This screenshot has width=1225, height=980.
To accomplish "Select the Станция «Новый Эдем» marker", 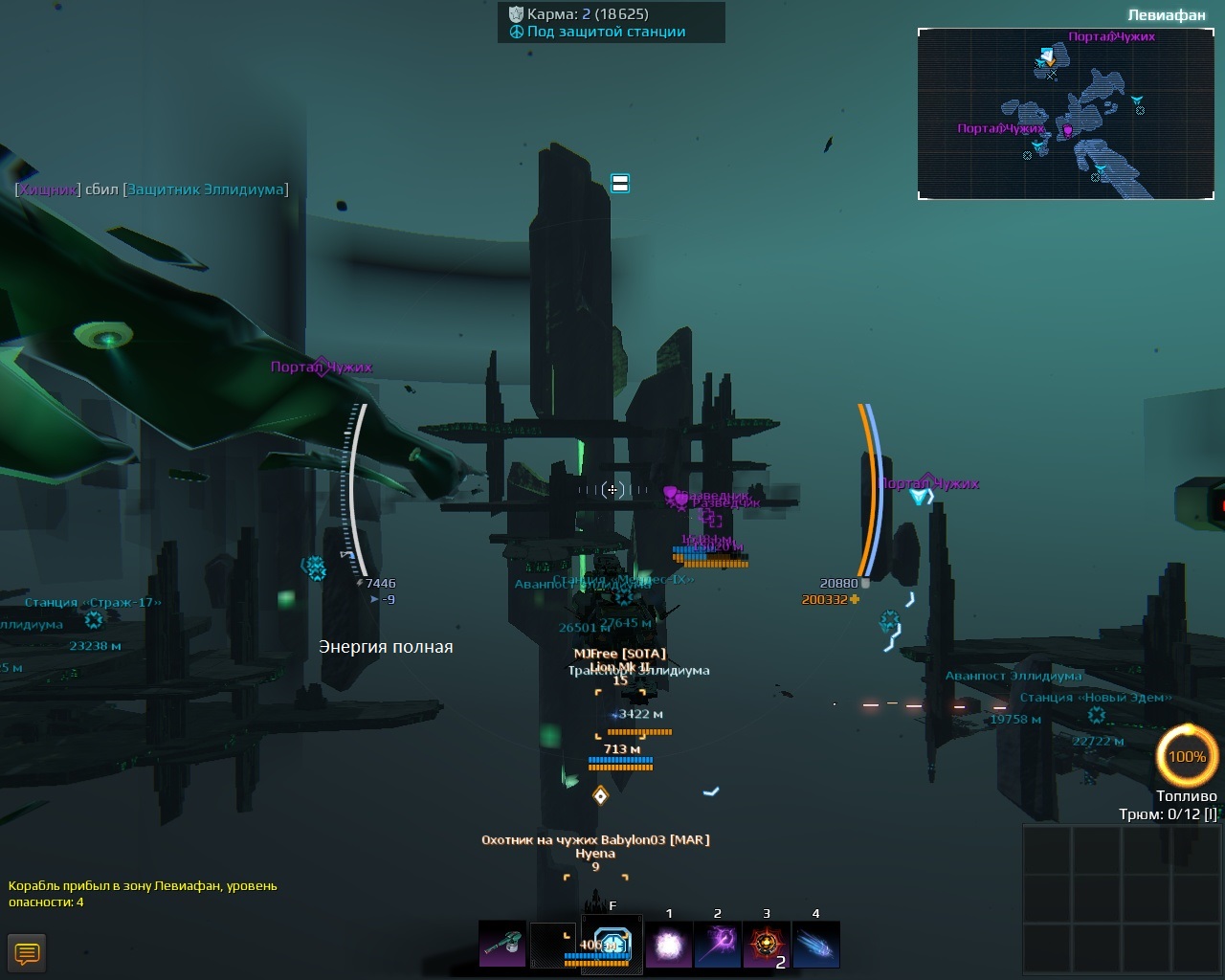I will [1095, 698].
